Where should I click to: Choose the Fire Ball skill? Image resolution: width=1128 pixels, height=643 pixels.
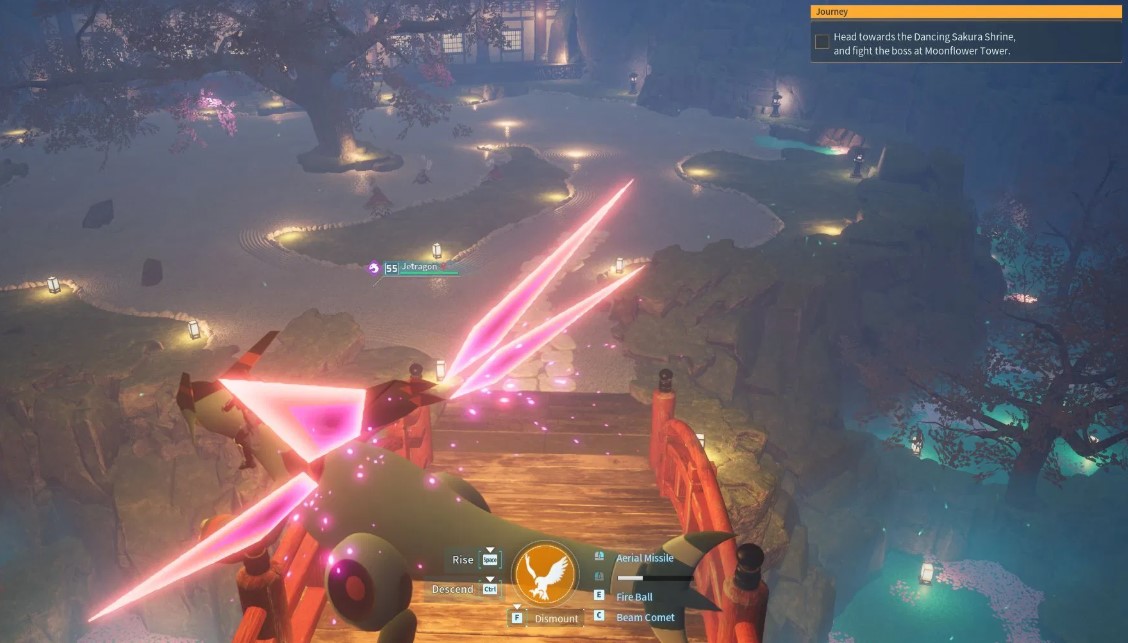point(634,597)
